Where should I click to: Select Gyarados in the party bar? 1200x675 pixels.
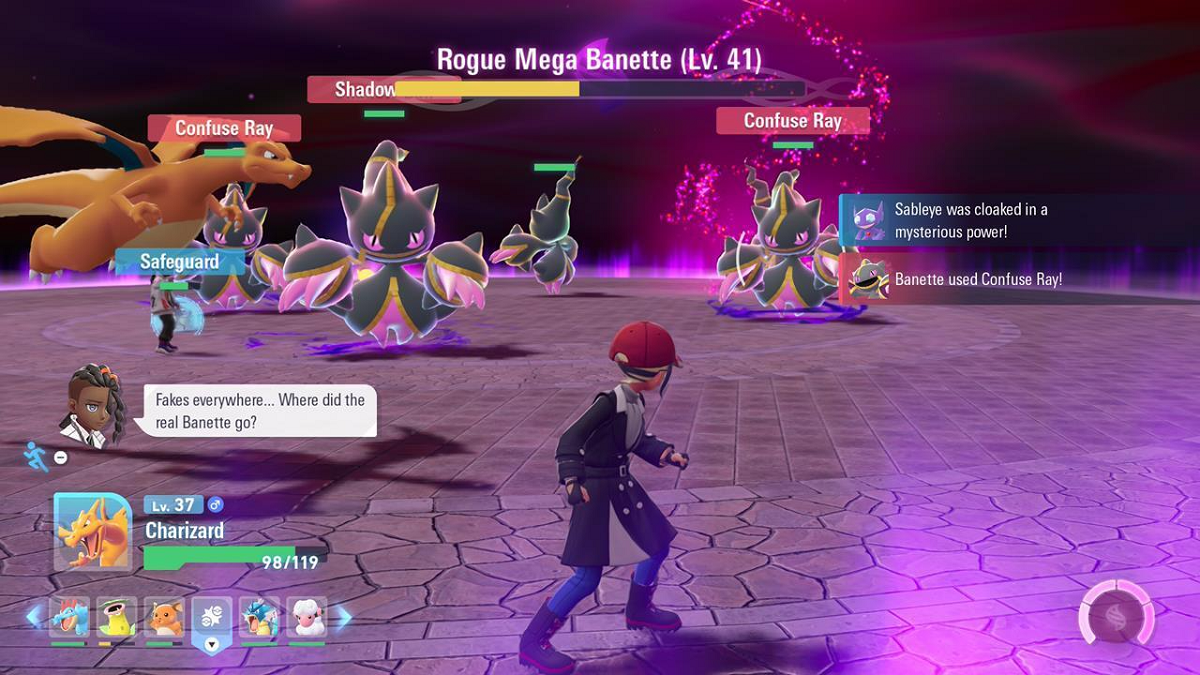coord(259,618)
